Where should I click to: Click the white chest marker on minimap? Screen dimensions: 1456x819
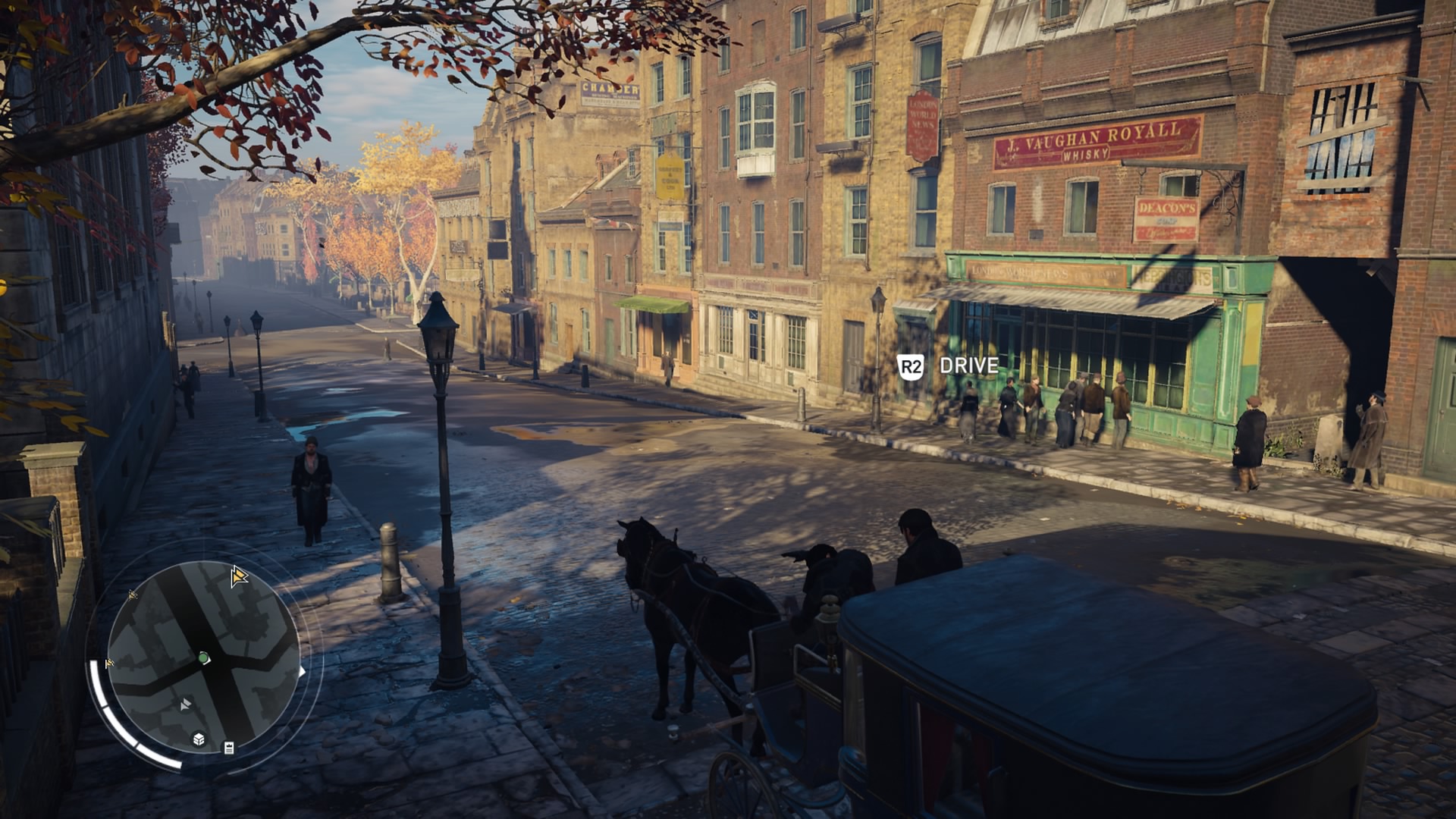pyautogui.click(x=199, y=739)
